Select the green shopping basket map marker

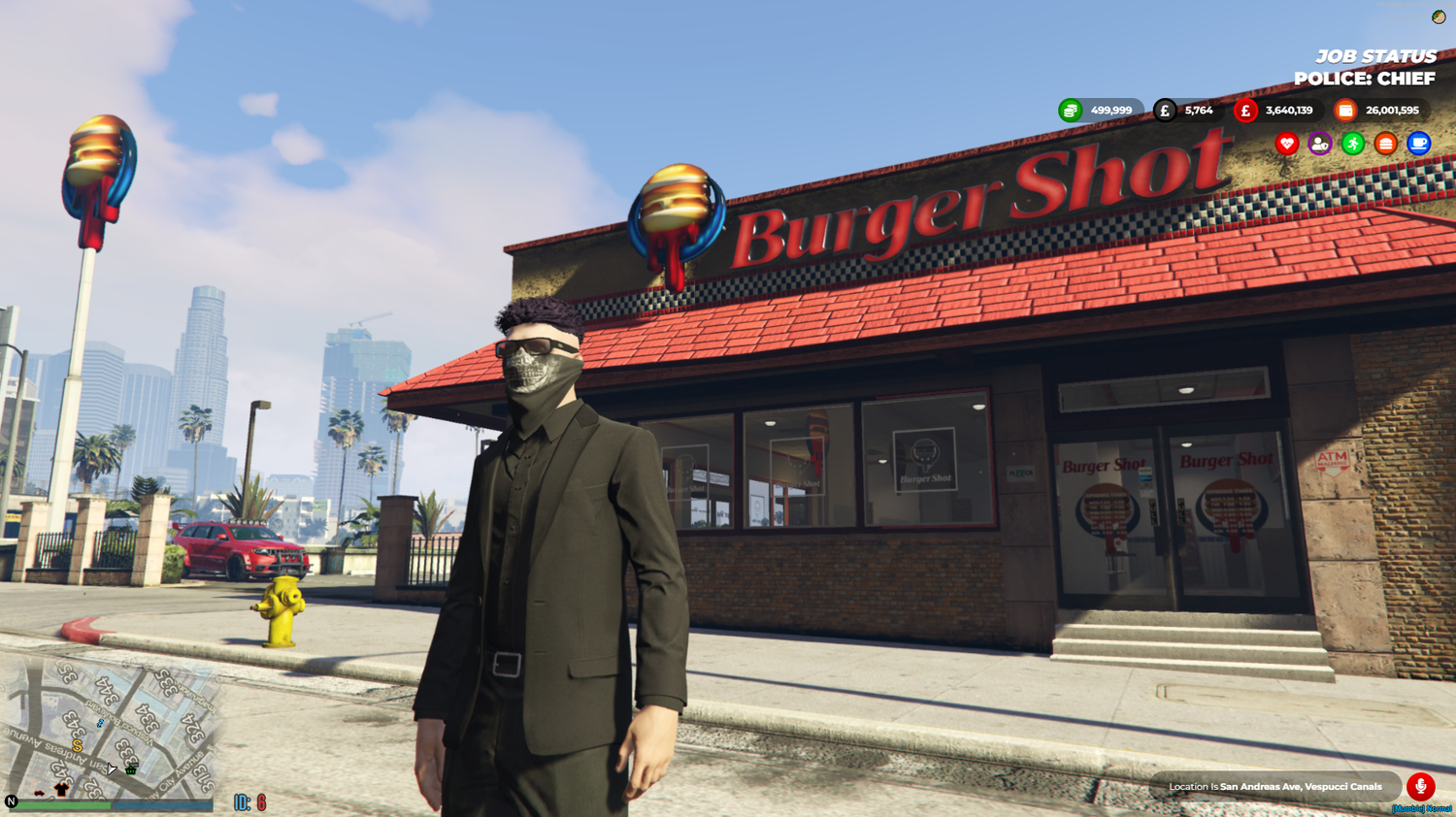pyautogui.click(x=131, y=769)
